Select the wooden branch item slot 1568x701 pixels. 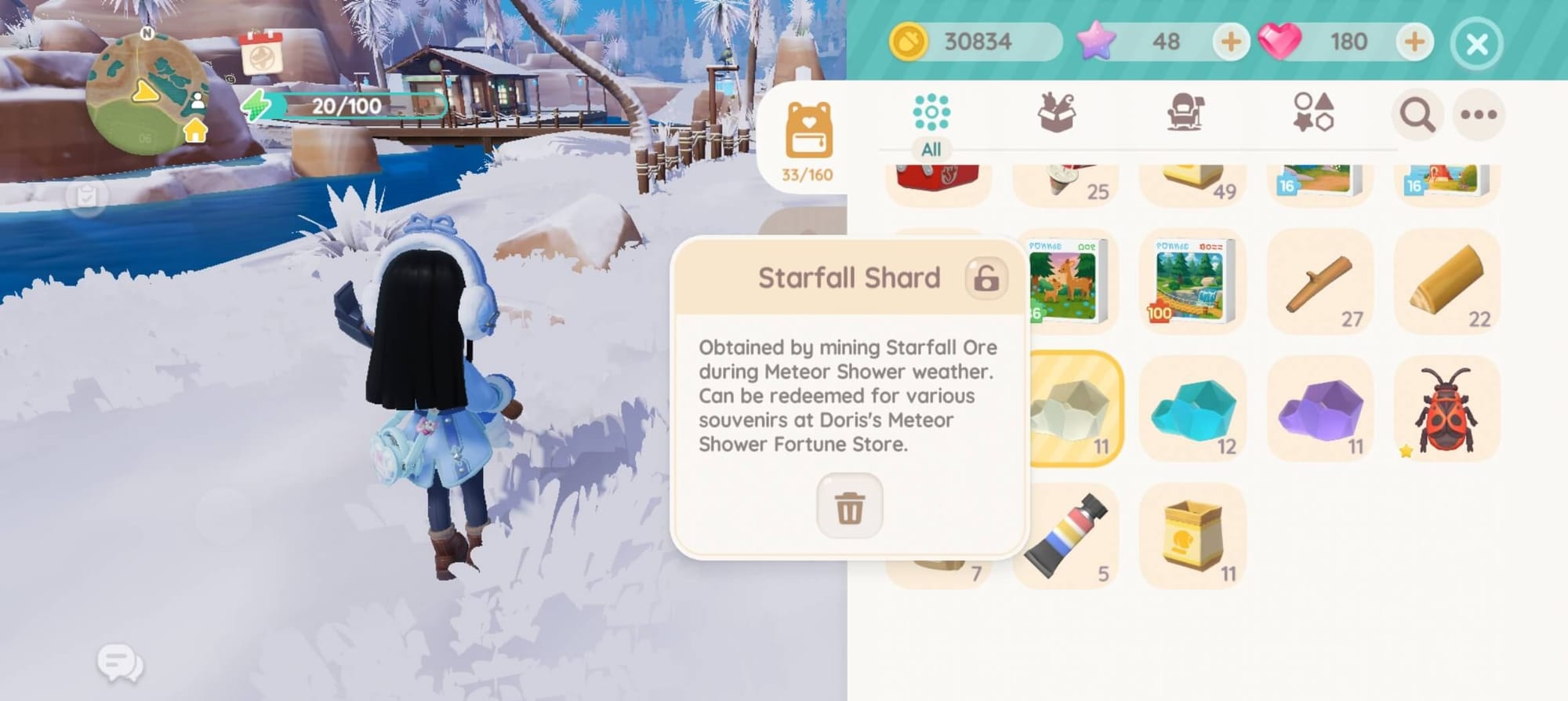click(x=1320, y=282)
